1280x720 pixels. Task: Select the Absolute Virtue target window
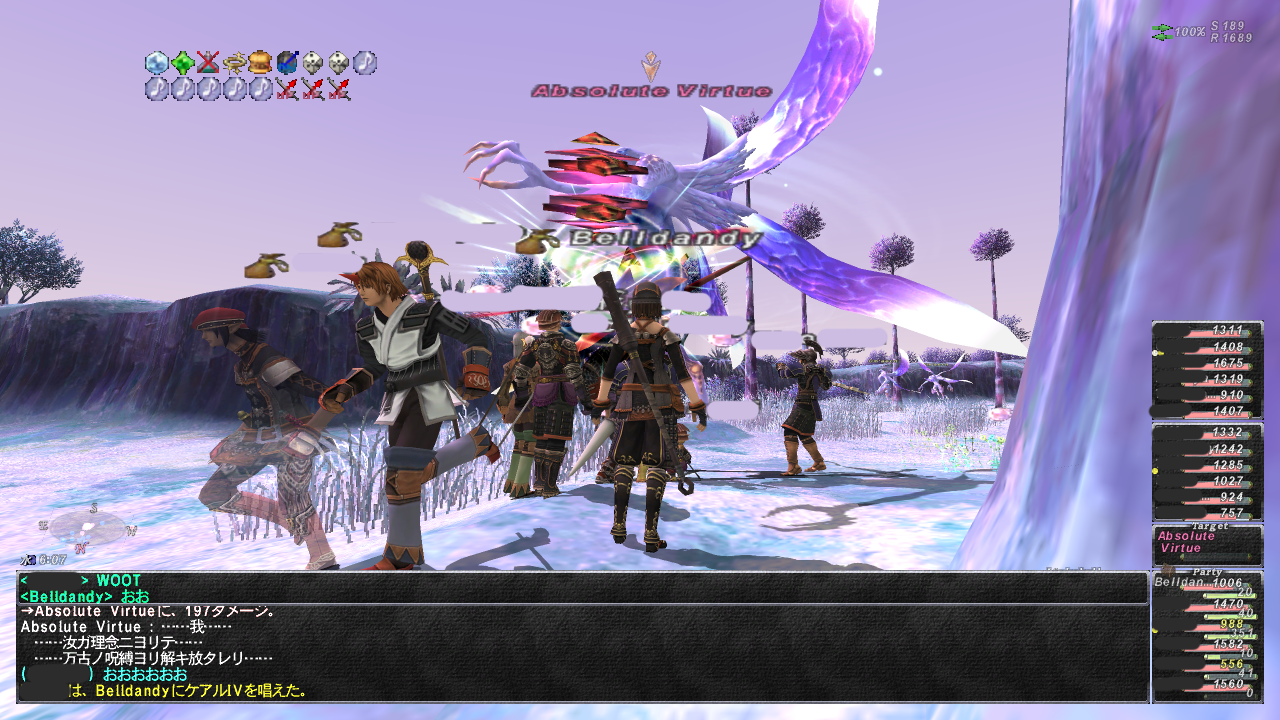(1206, 545)
